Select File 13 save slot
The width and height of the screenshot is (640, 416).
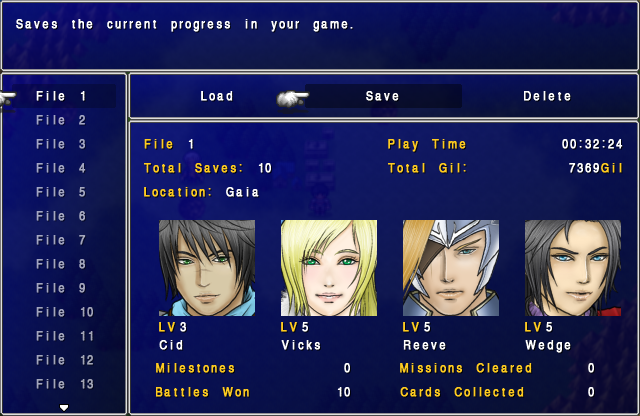(x=64, y=385)
